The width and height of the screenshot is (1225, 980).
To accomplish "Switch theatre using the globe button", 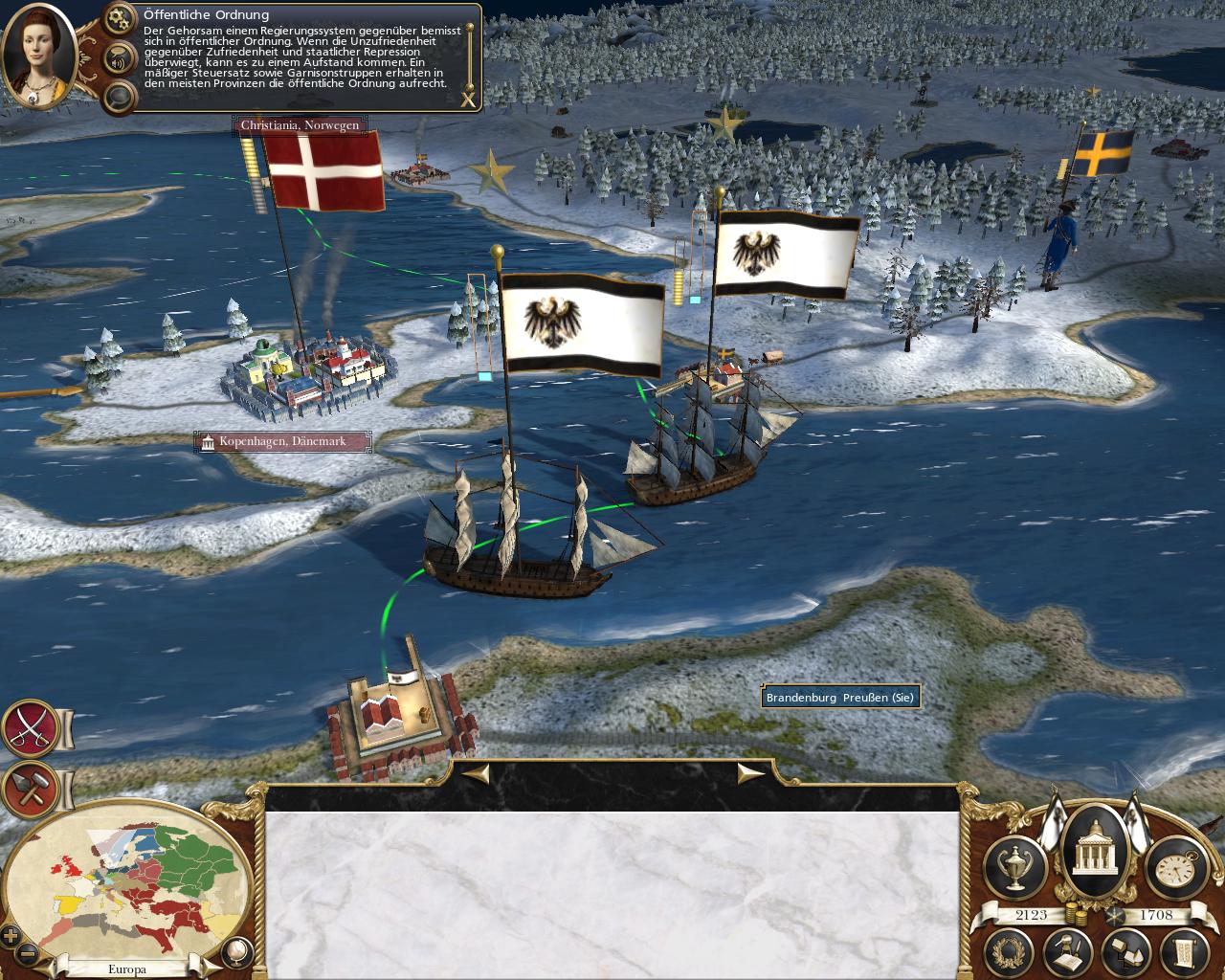I will [235, 950].
